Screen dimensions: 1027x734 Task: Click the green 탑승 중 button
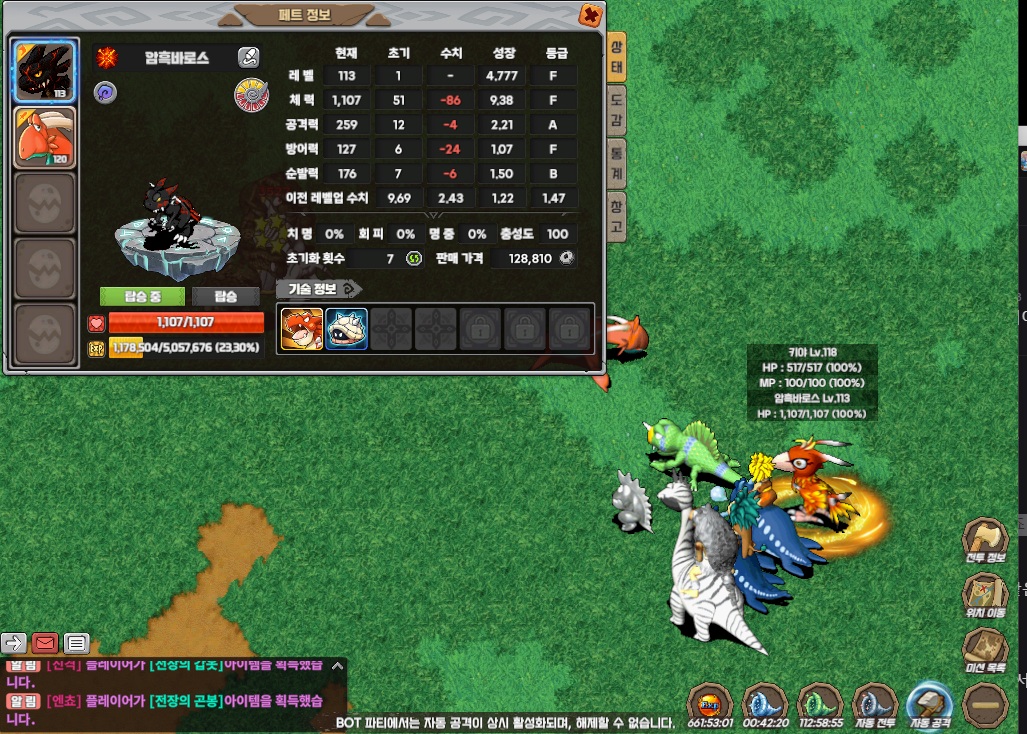pos(142,297)
